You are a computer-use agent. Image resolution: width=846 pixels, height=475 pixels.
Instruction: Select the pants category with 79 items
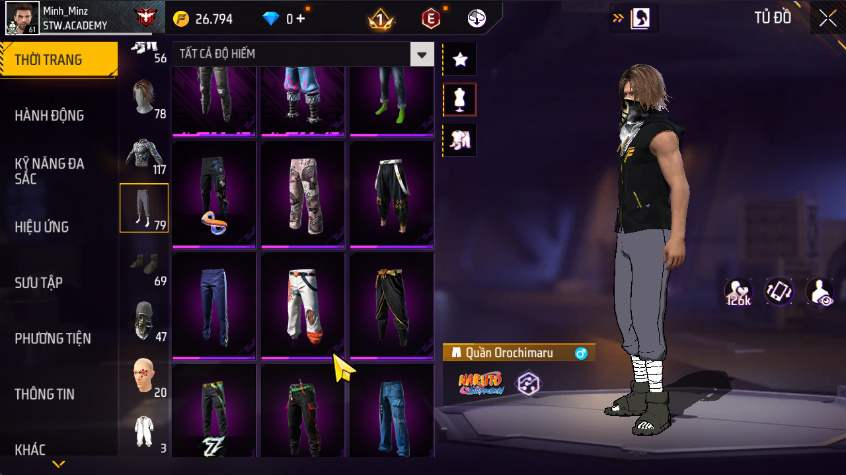tap(144, 208)
